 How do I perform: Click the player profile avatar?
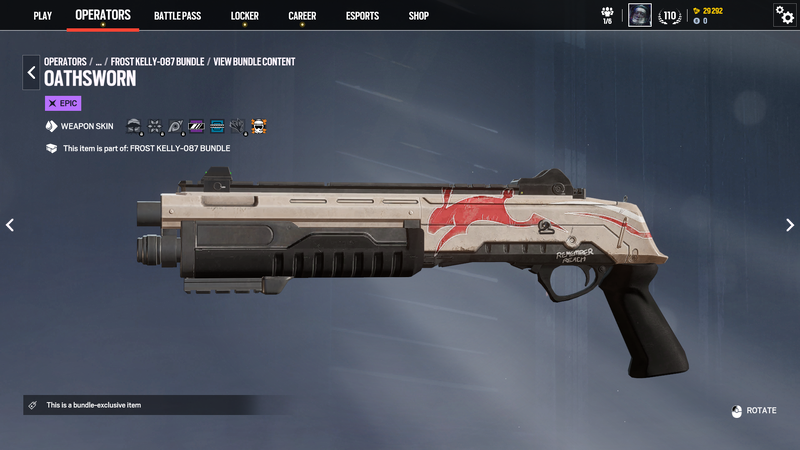(x=640, y=15)
